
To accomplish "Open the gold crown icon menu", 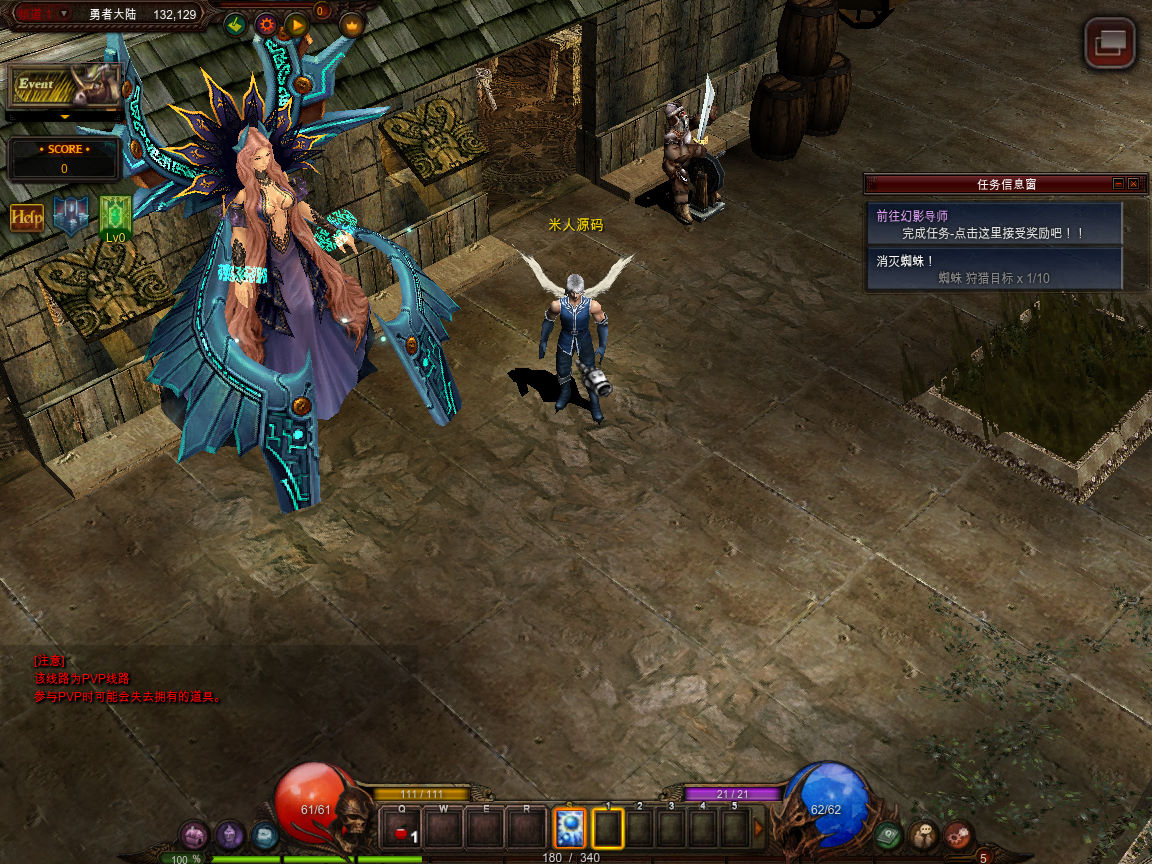I will 351,25.
